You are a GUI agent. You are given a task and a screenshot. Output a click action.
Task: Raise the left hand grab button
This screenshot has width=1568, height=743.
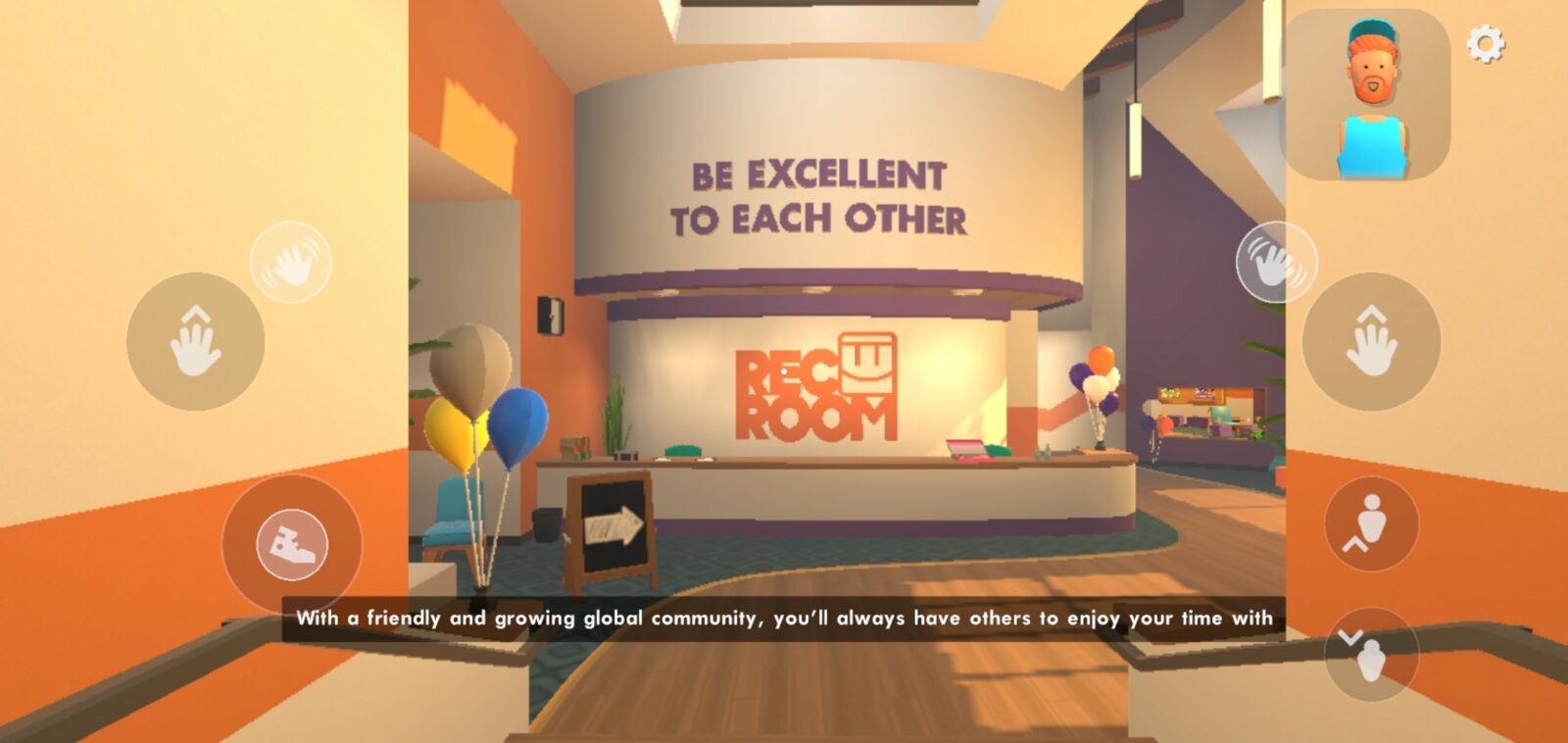[x=196, y=341]
